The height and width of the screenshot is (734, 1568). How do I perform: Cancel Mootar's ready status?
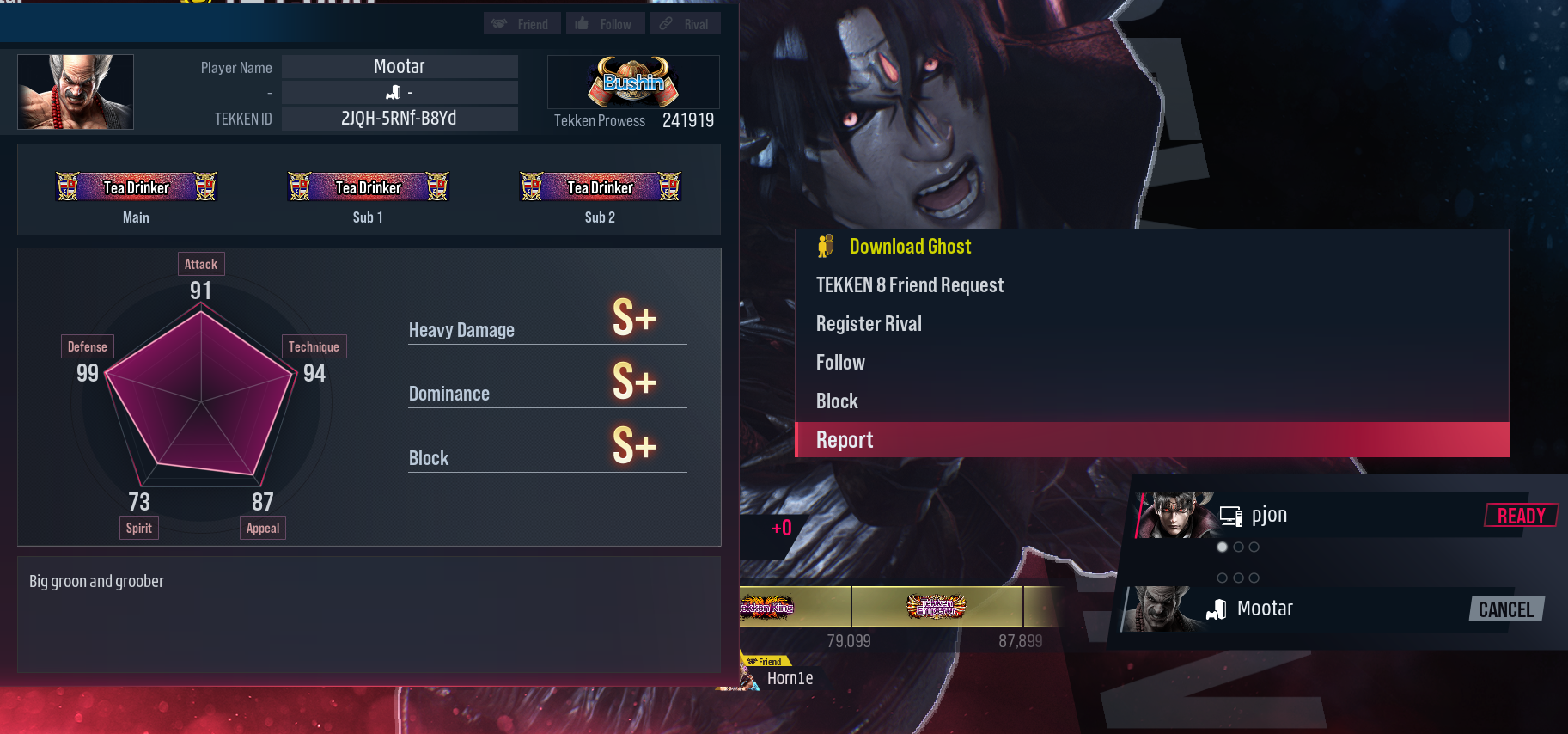(x=1505, y=609)
